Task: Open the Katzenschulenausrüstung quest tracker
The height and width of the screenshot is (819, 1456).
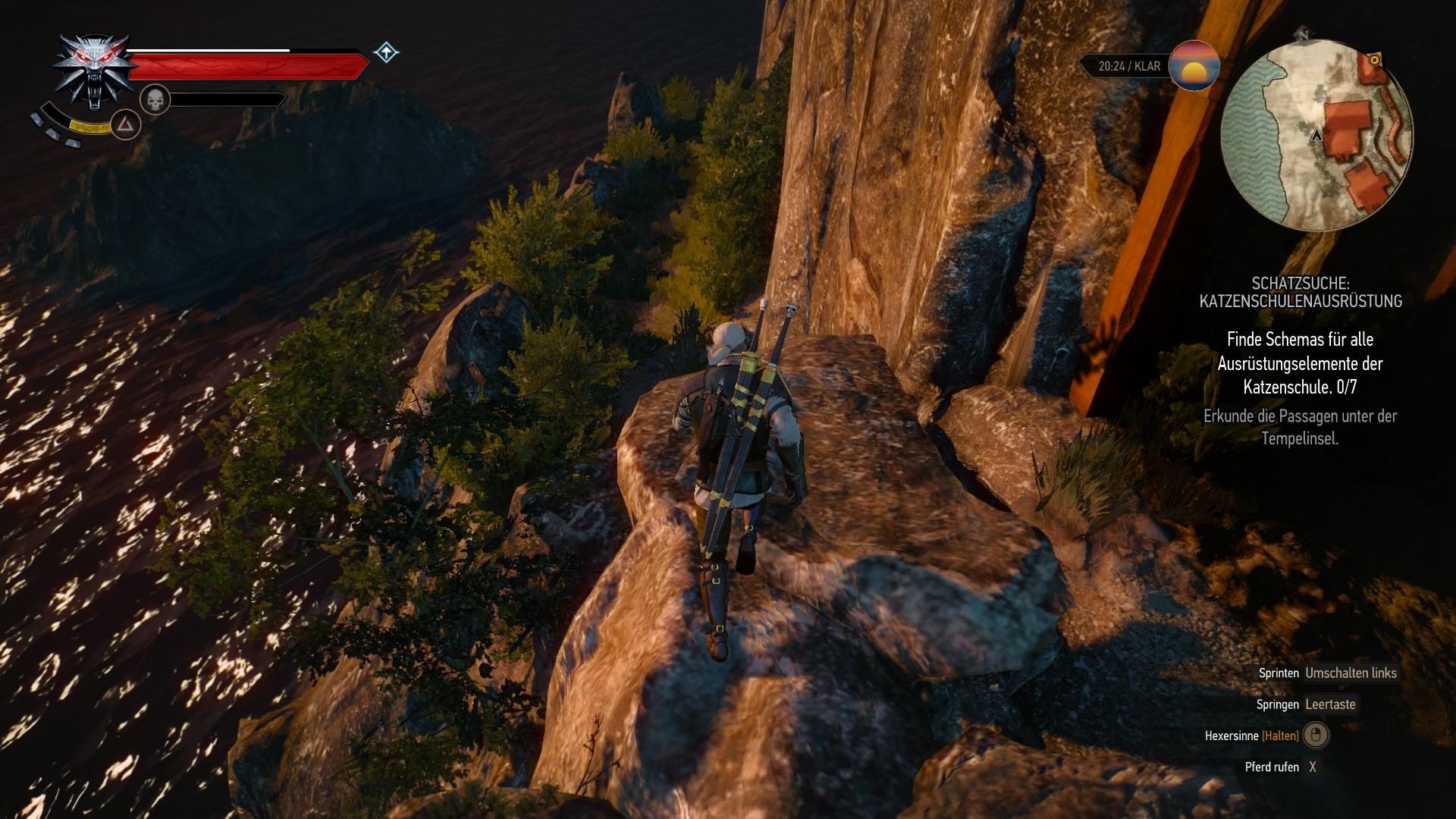Action: pos(1300,292)
